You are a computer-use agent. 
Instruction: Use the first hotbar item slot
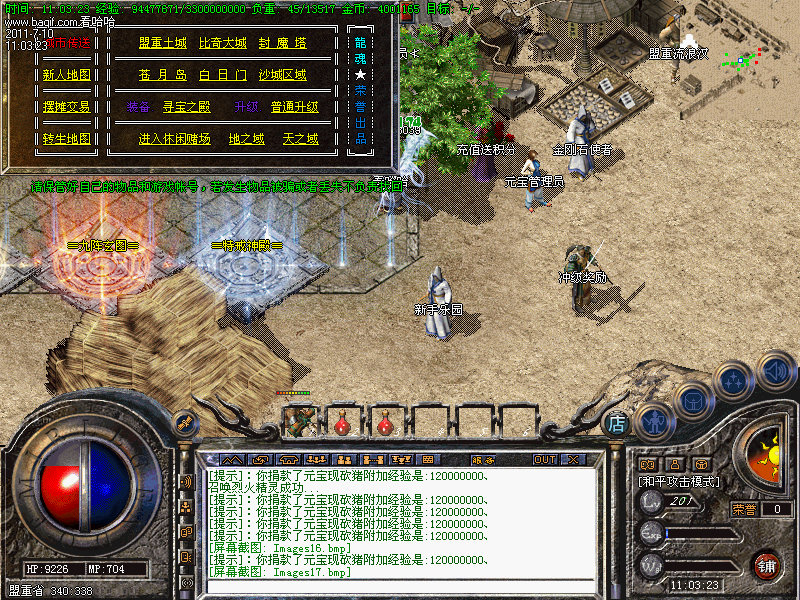299,421
